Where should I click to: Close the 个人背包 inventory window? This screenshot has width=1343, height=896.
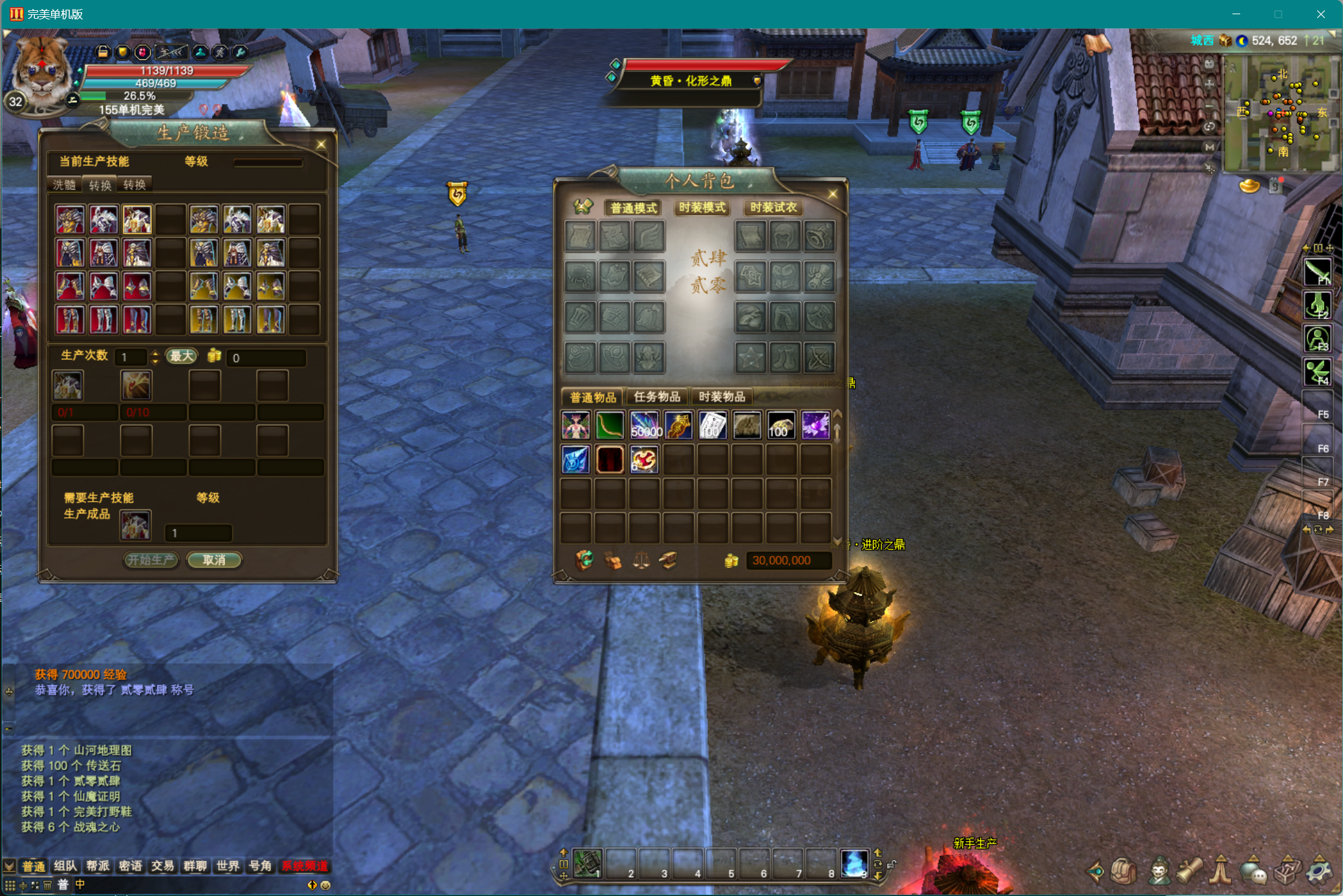point(832,194)
